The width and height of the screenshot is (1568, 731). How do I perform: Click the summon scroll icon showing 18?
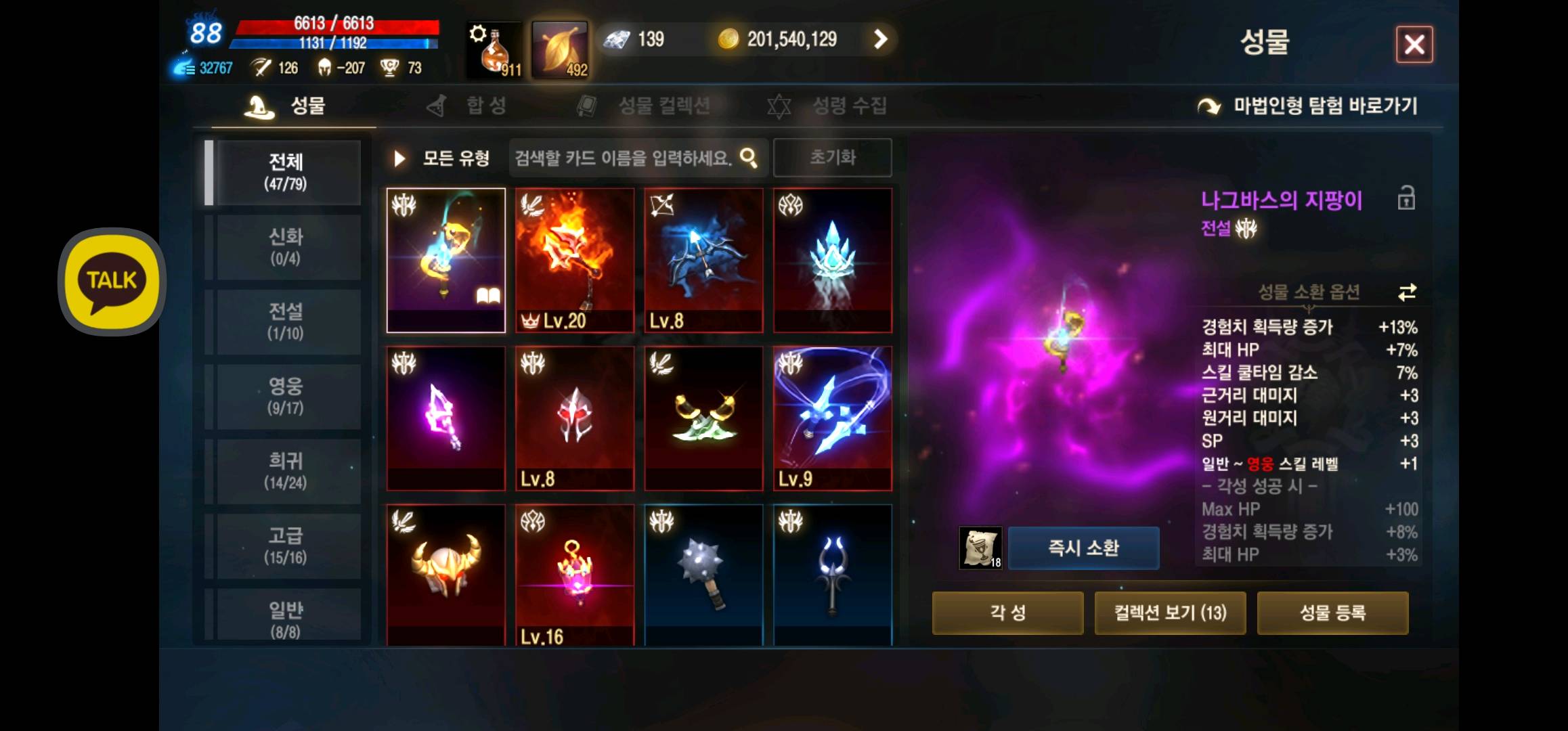click(980, 548)
